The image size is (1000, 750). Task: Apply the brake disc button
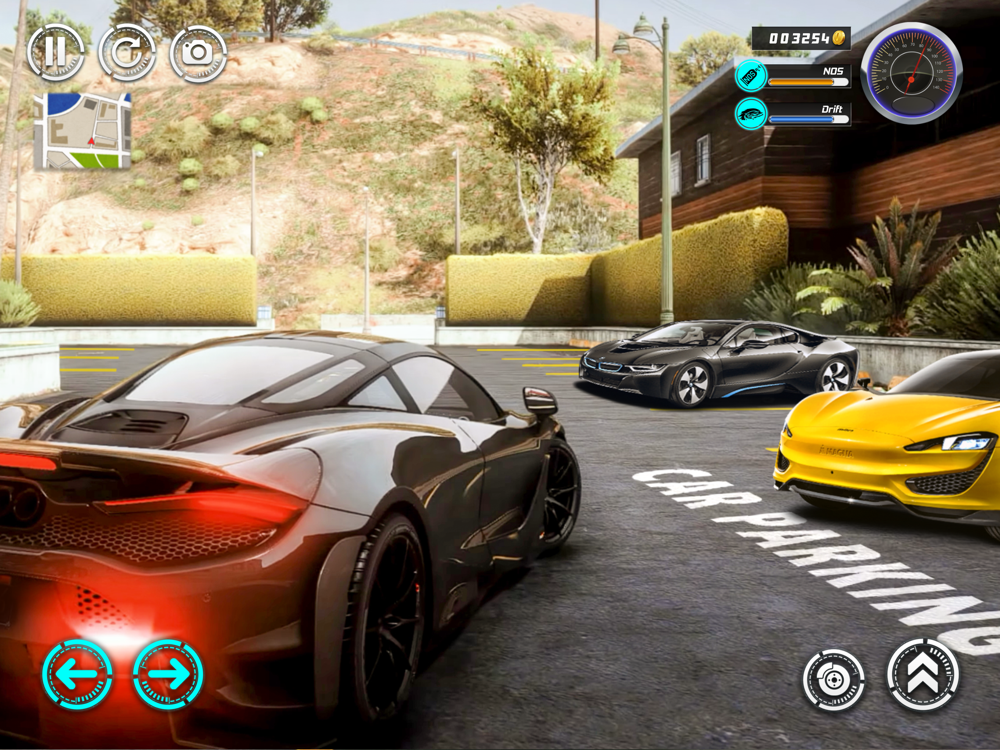(834, 680)
